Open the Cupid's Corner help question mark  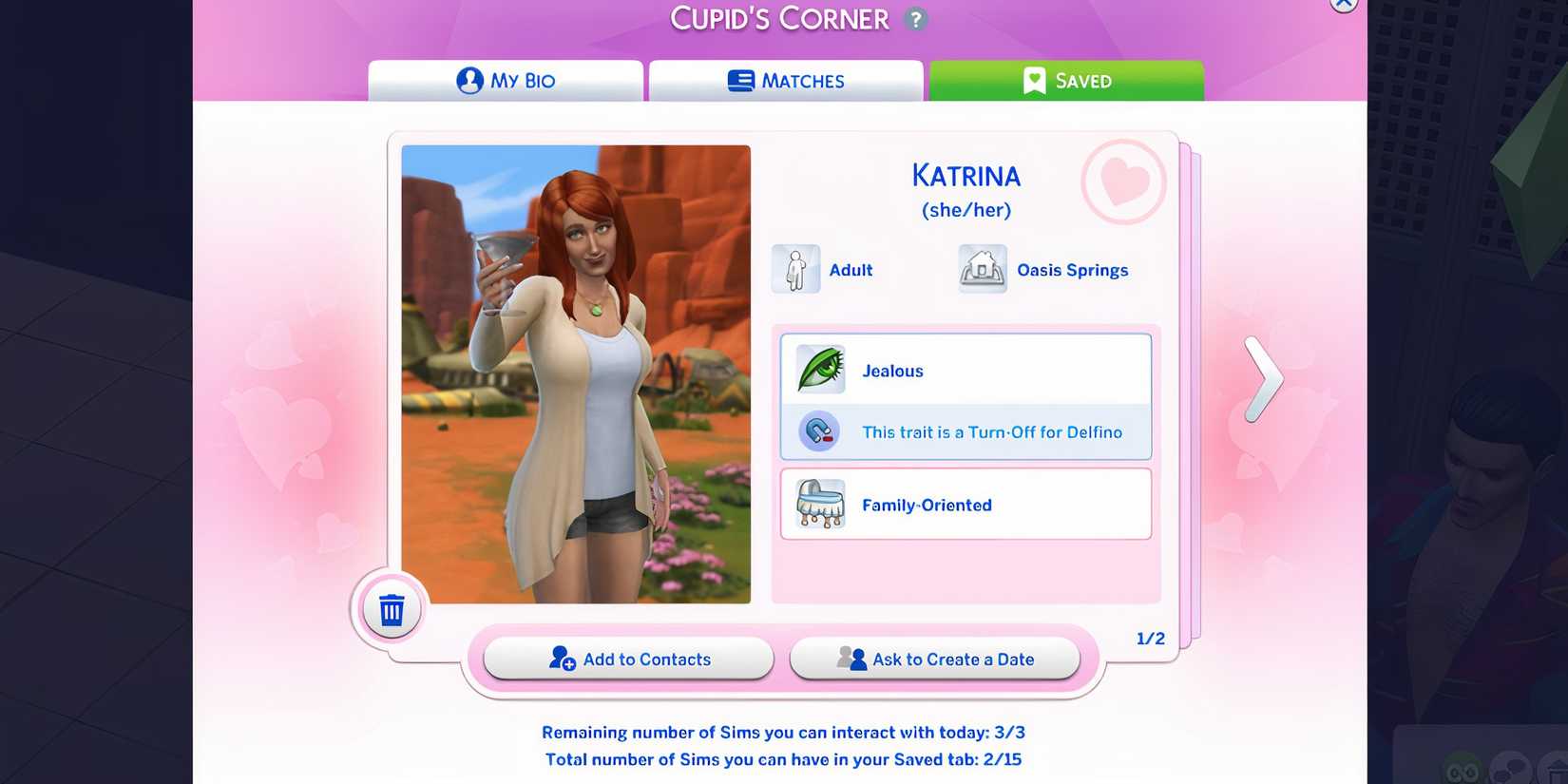click(914, 19)
